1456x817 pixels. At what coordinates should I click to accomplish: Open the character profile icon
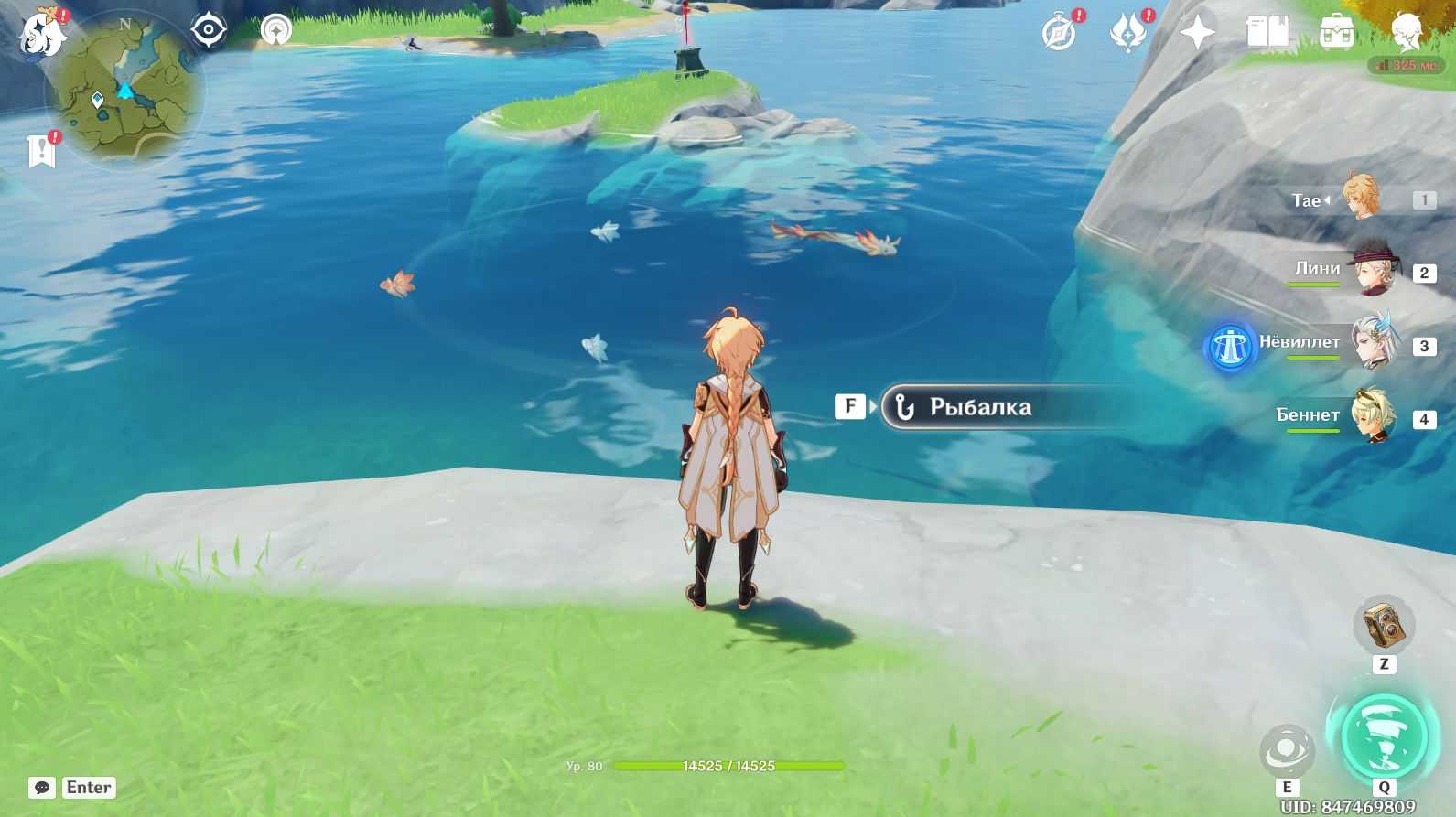pyautogui.click(x=1406, y=32)
